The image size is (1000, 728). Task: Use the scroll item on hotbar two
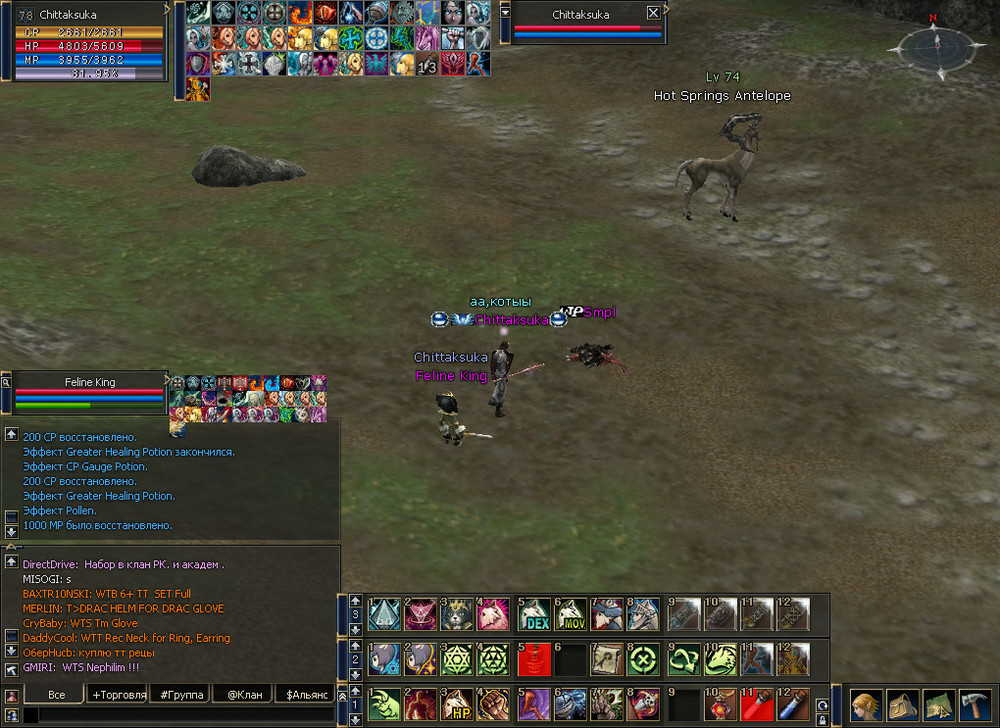(608, 659)
